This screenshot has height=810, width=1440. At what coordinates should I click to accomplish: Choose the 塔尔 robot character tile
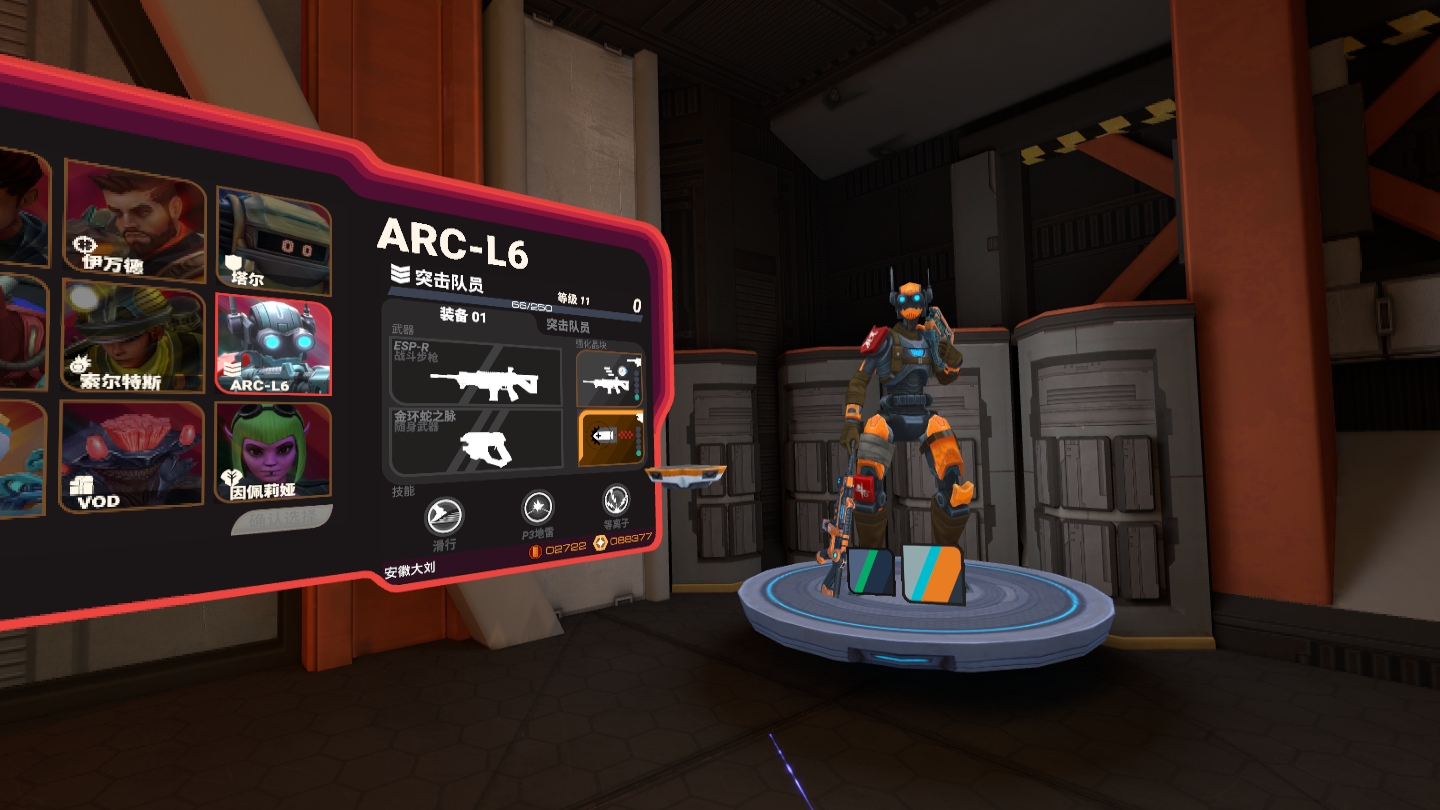[x=273, y=241]
